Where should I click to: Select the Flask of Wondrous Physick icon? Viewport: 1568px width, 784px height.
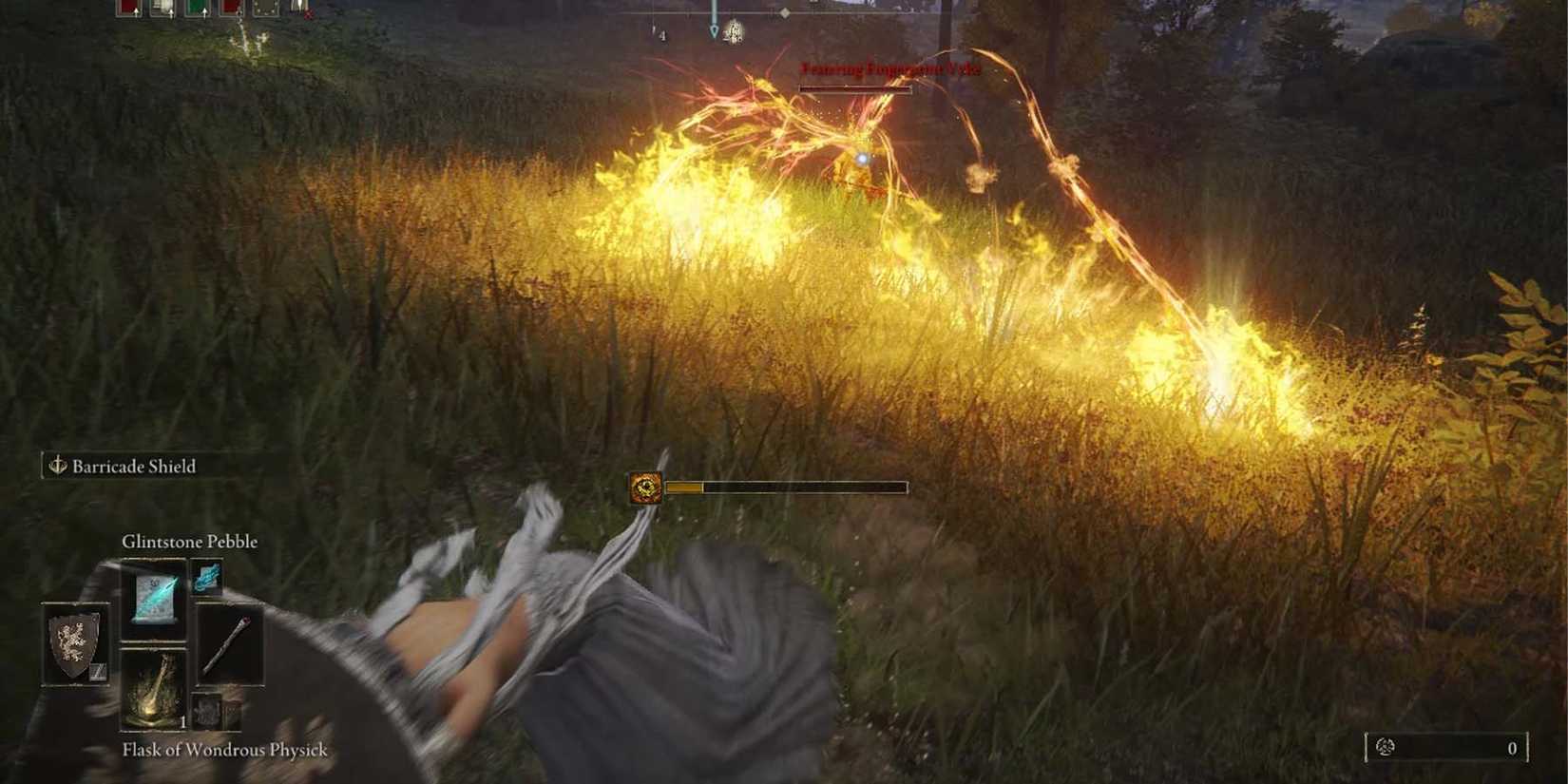tap(155, 688)
